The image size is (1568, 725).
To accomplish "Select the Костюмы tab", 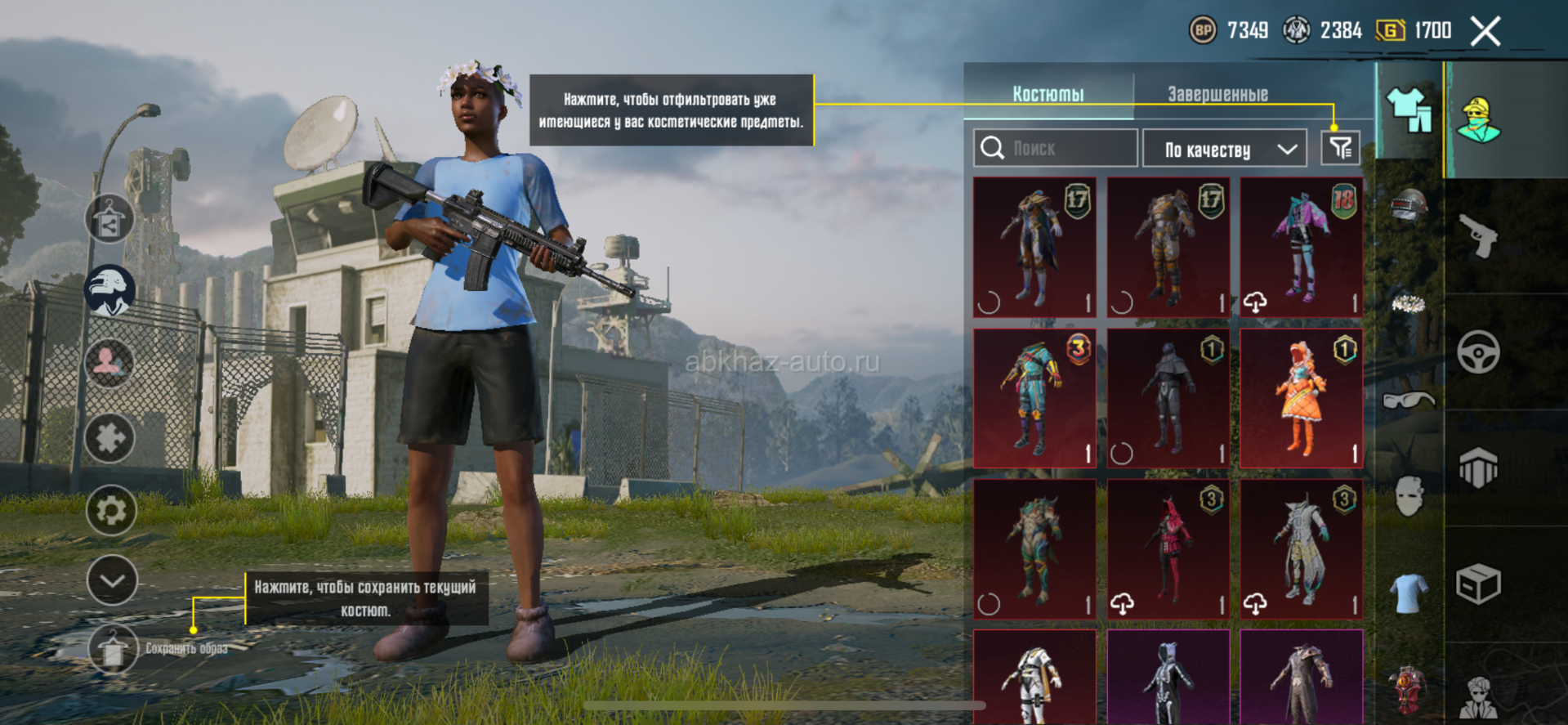I will 1048,94.
